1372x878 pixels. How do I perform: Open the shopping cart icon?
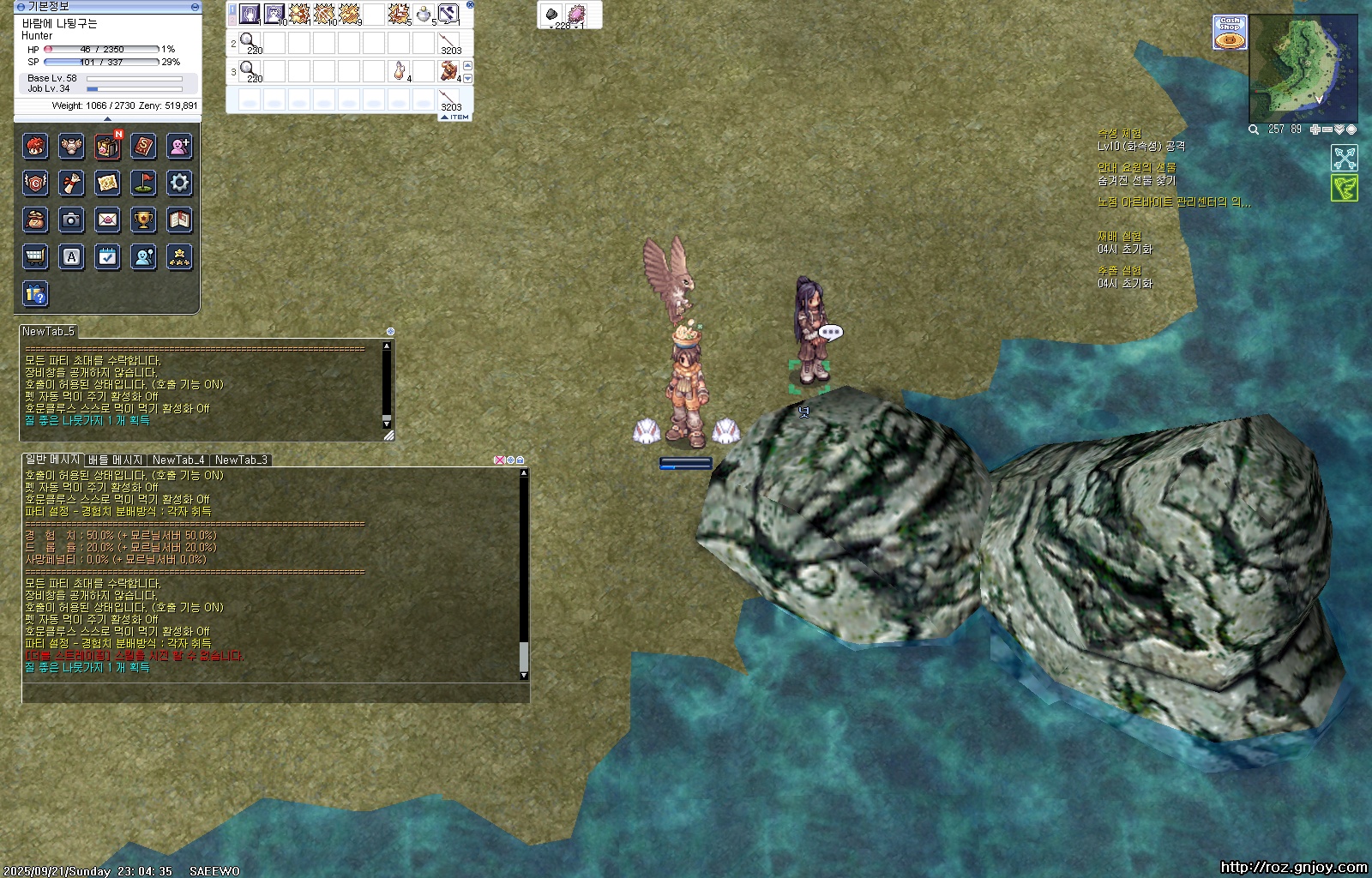[x=35, y=256]
